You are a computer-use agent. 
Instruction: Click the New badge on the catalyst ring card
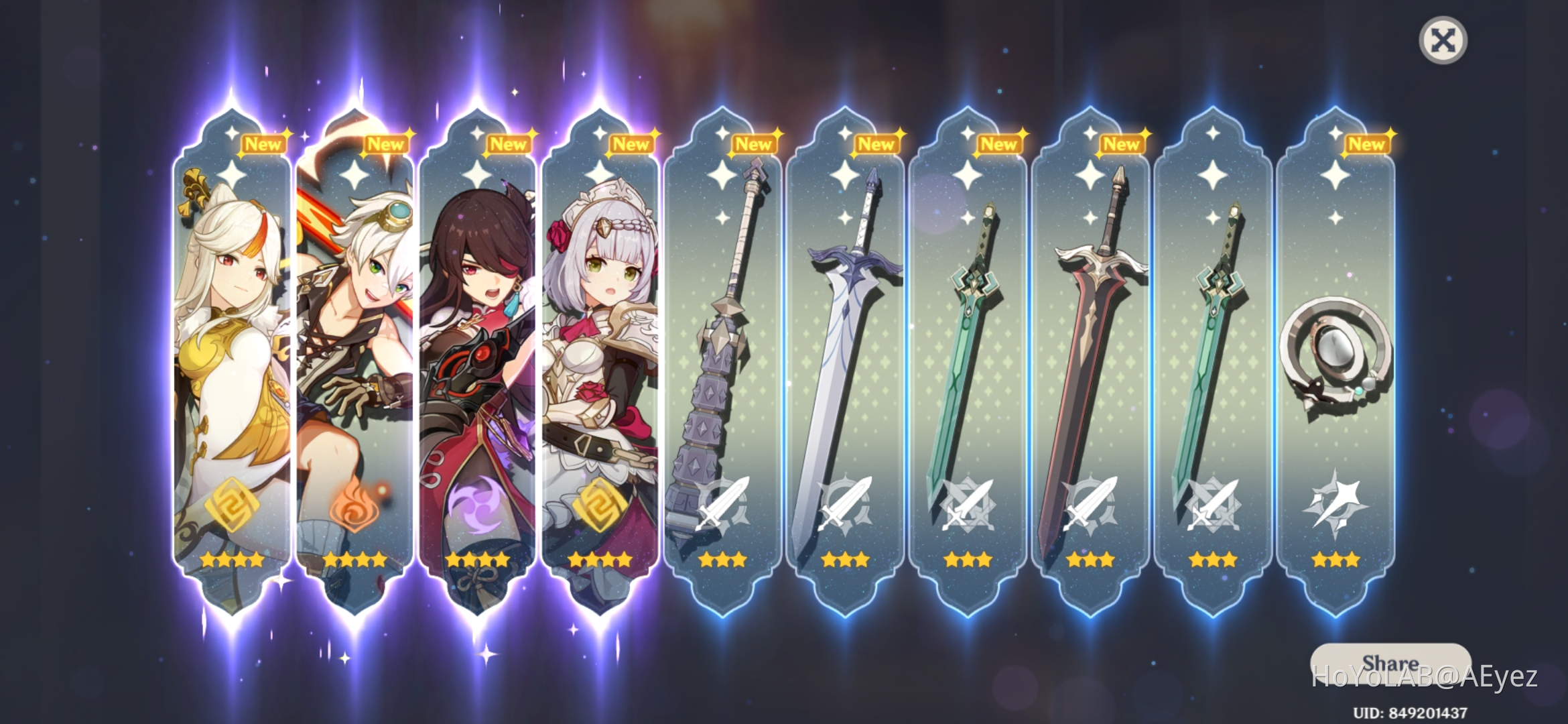point(1367,143)
